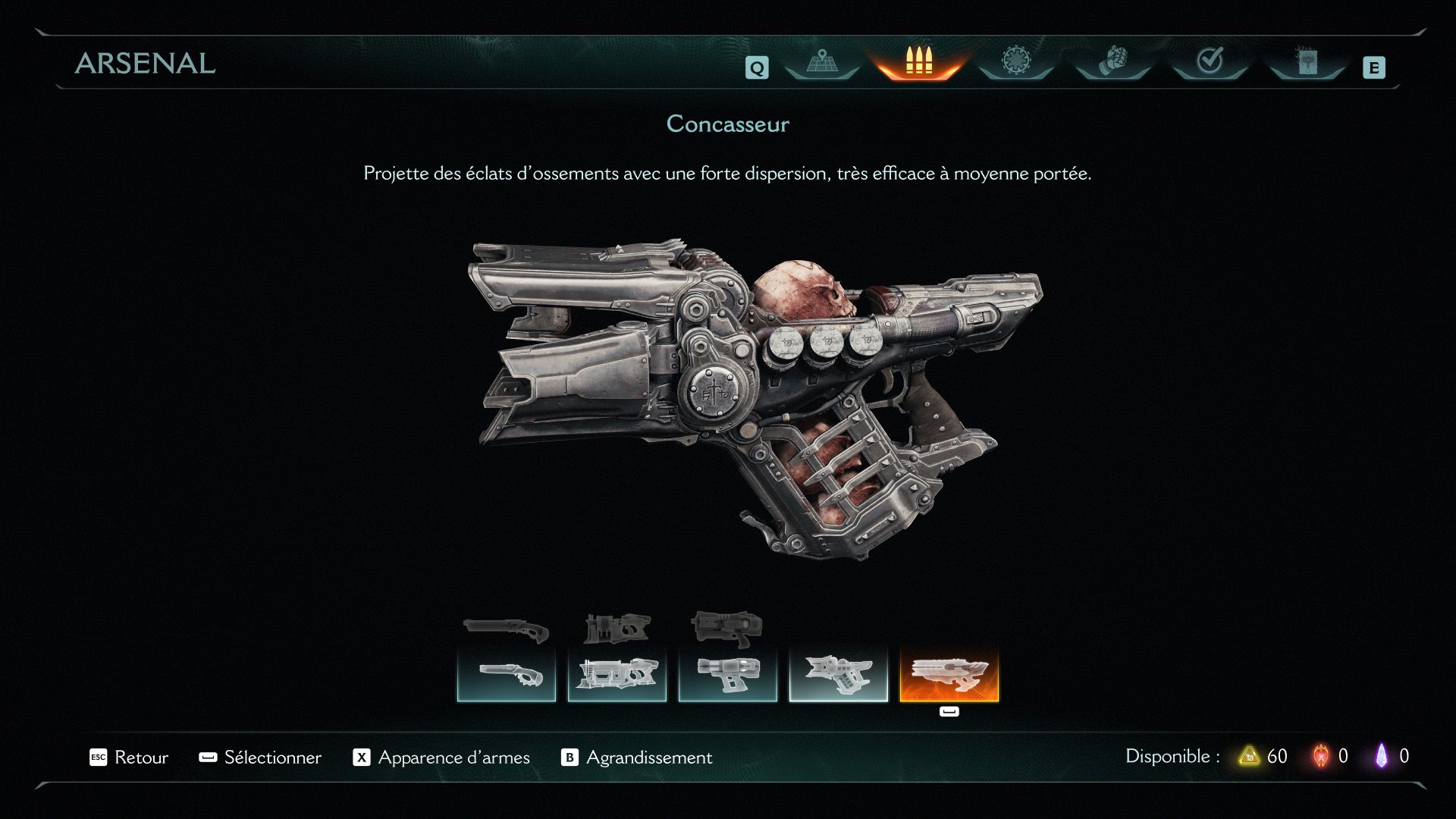The width and height of the screenshot is (1456, 819).
Task: Click Sélectionner to confirm the weapon
Action: (260, 757)
